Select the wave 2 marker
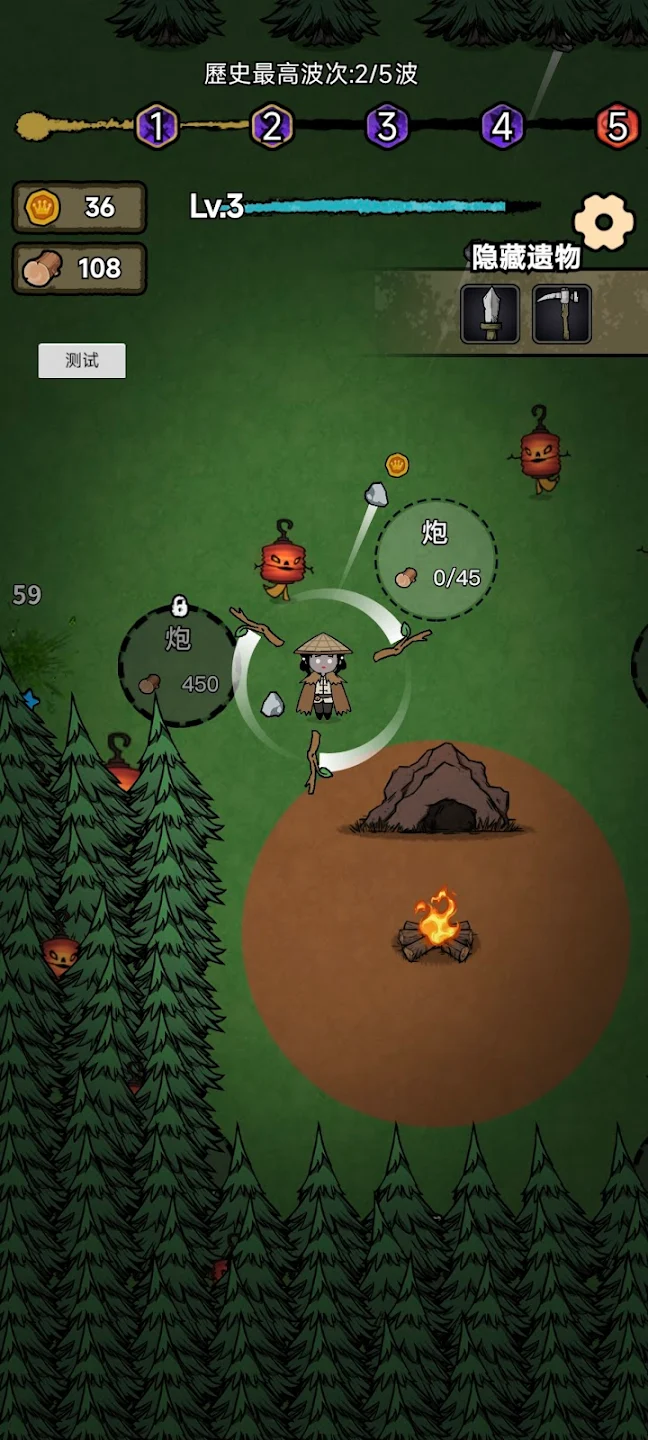648x1440 pixels. click(272, 127)
